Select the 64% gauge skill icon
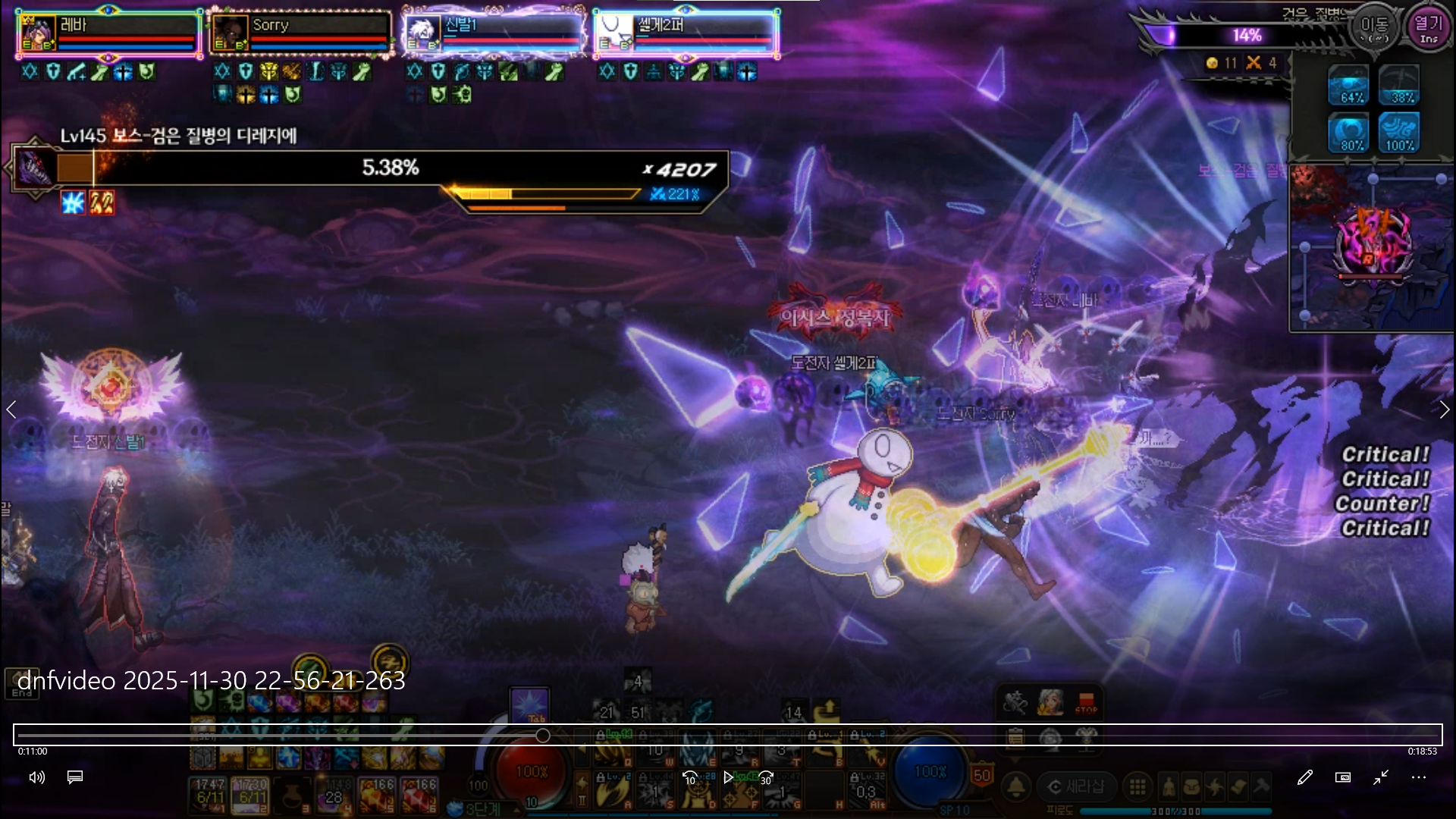 [x=1348, y=85]
